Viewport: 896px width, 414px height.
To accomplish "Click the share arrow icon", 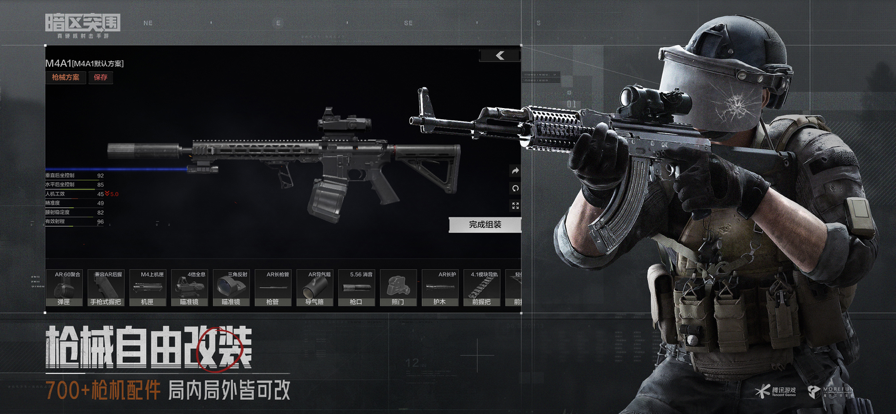I will pos(516,171).
